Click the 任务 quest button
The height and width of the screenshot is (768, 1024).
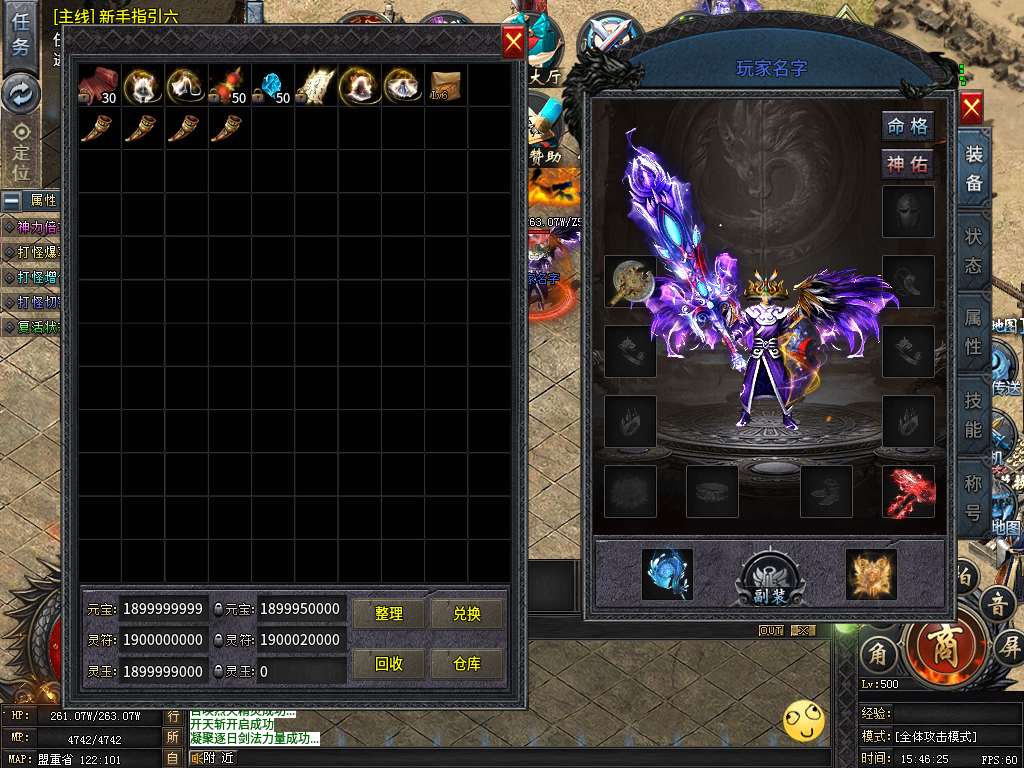(x=20, y=35)
